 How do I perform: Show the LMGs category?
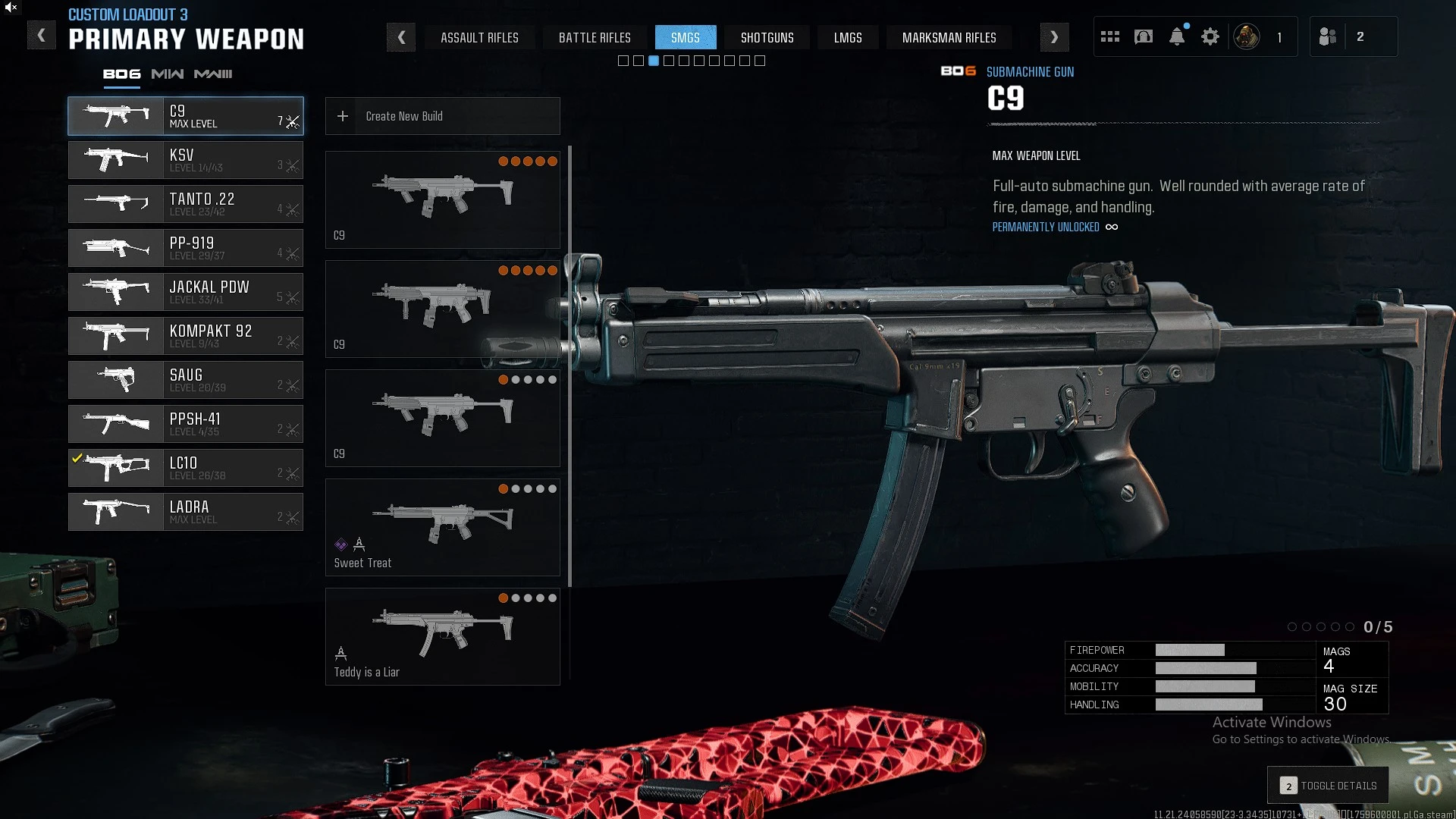point(848,38)
